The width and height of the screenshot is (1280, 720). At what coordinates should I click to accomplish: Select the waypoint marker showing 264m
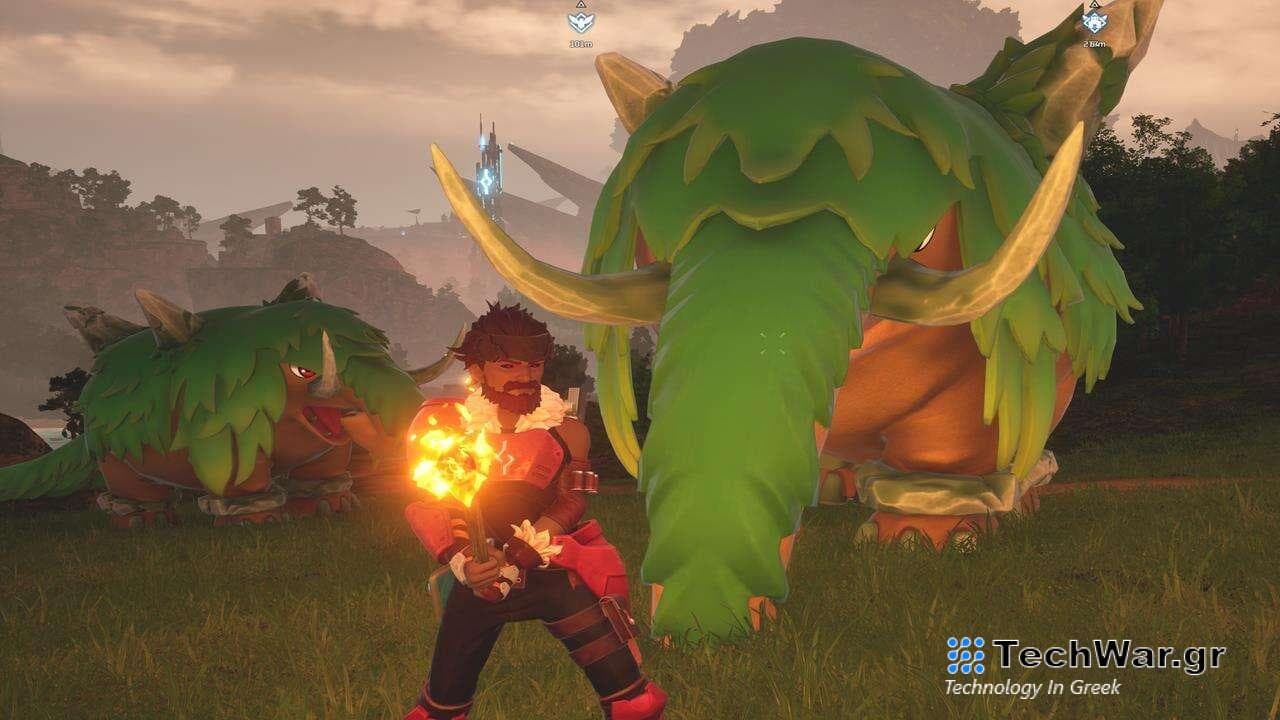pyautogui.click(x=1094, y=22)
